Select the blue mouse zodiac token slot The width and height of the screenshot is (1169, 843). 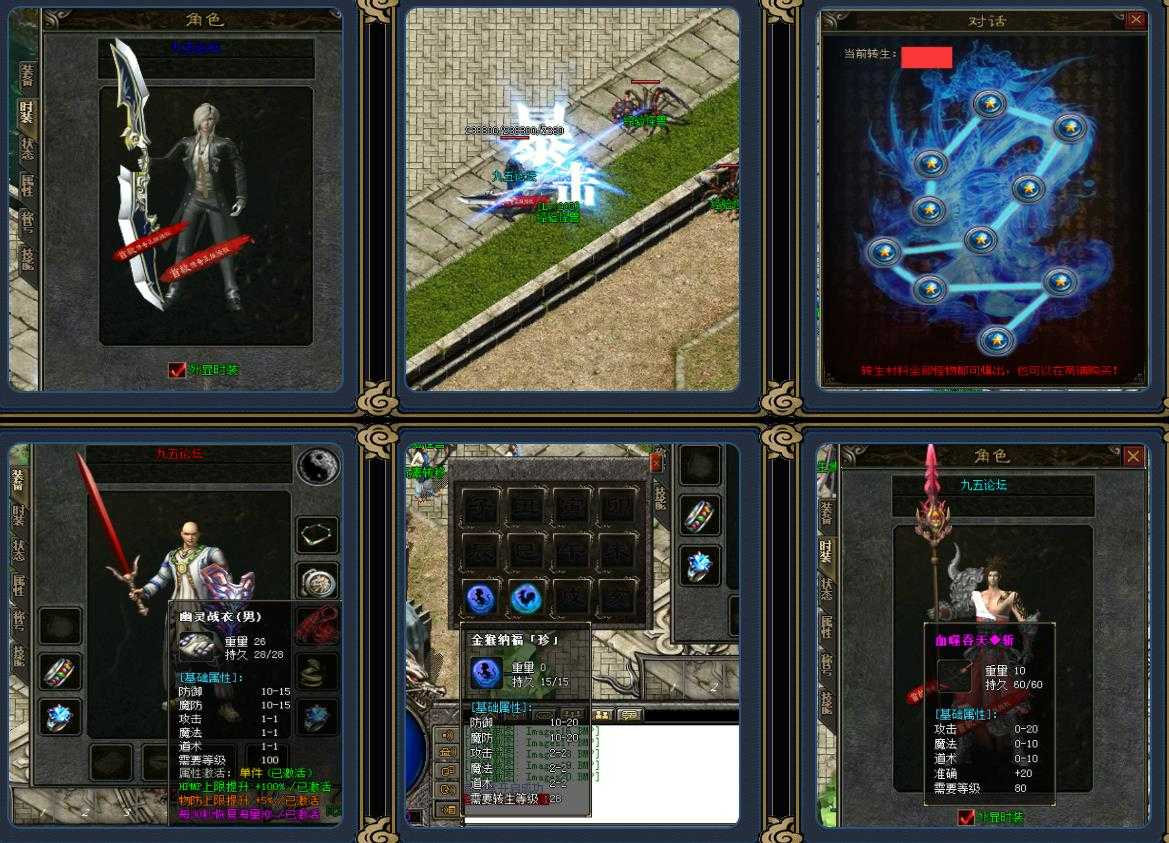pos(482,598)
